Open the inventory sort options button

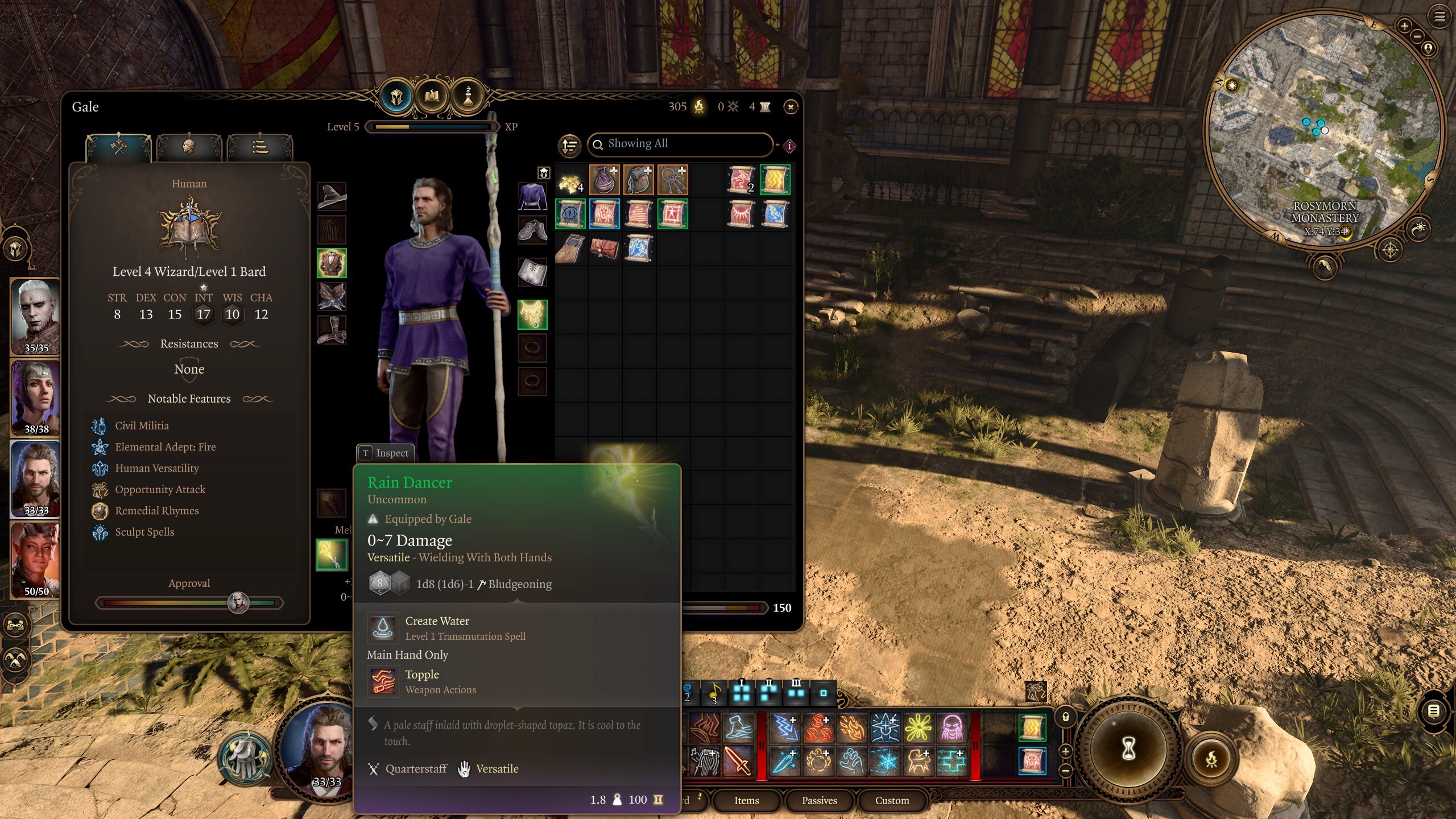coord(569,146)
